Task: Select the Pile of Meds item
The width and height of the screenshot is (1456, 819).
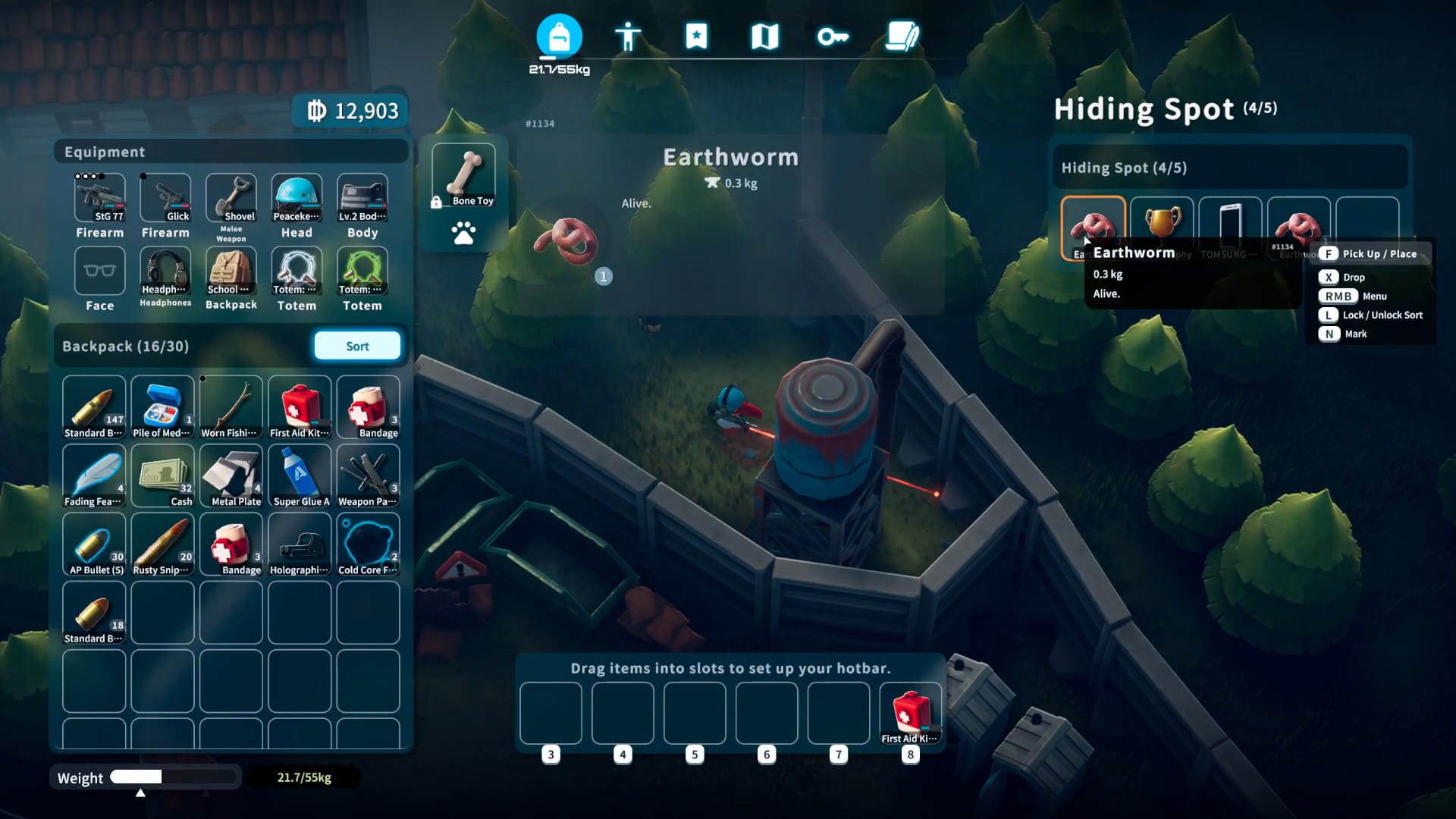Action: (x=162, y=407)
